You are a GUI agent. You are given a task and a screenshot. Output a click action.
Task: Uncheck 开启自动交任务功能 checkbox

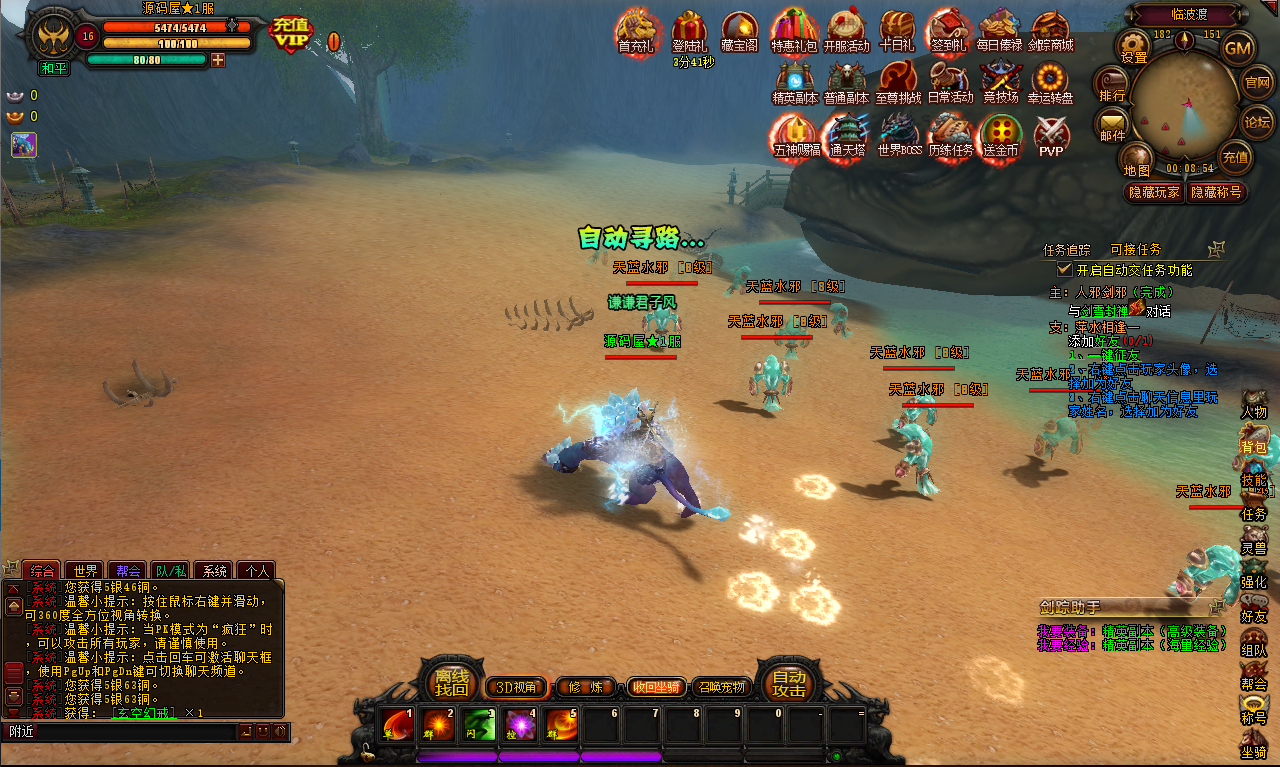pos(1065,270)
